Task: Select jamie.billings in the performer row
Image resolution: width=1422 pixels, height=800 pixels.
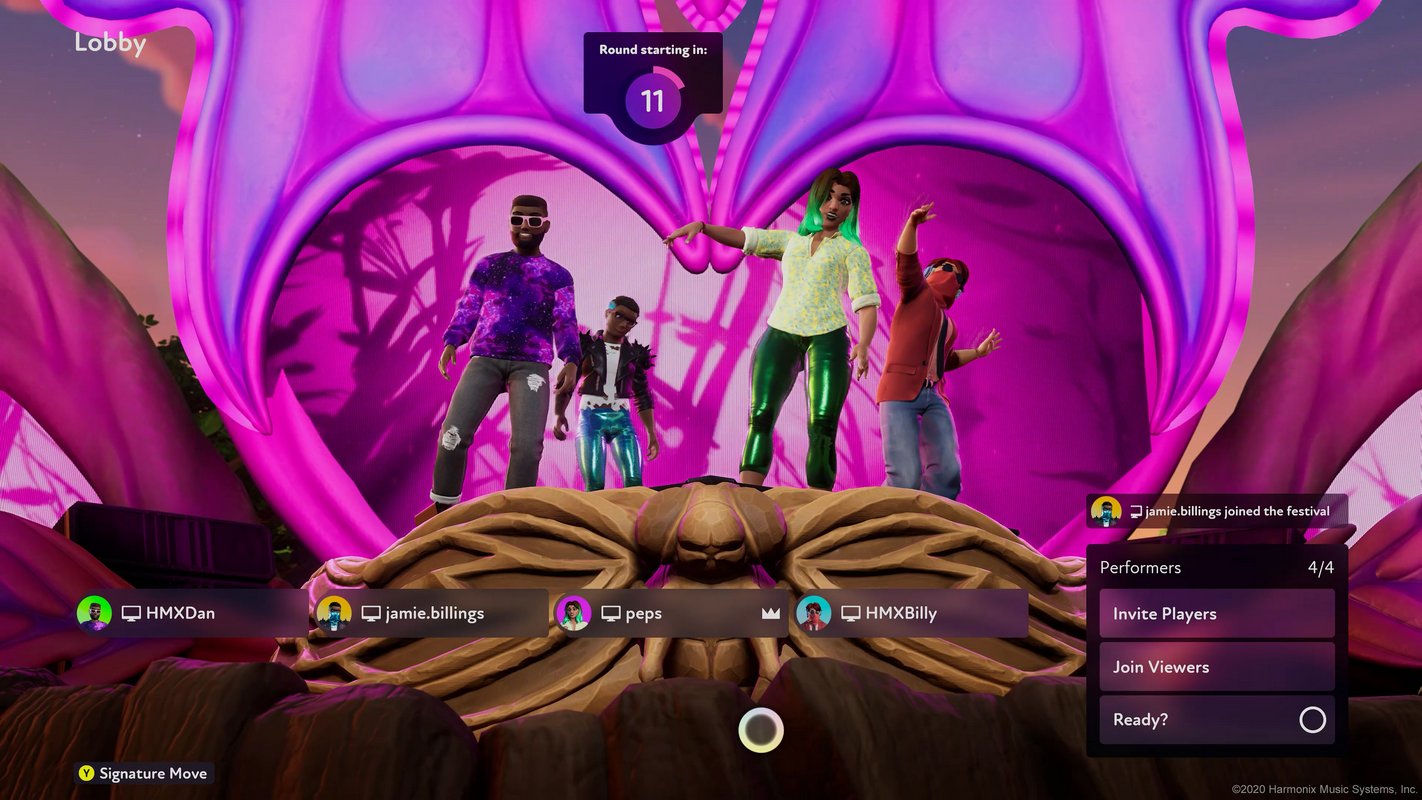Action: tap(430, 613)
